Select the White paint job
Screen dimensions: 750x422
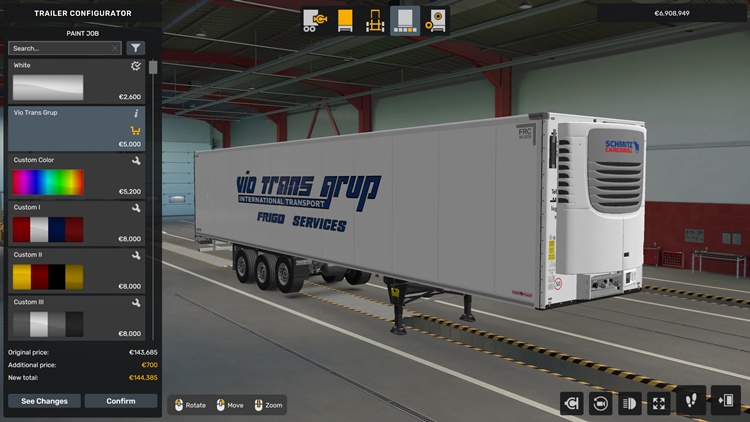(77, 82)
